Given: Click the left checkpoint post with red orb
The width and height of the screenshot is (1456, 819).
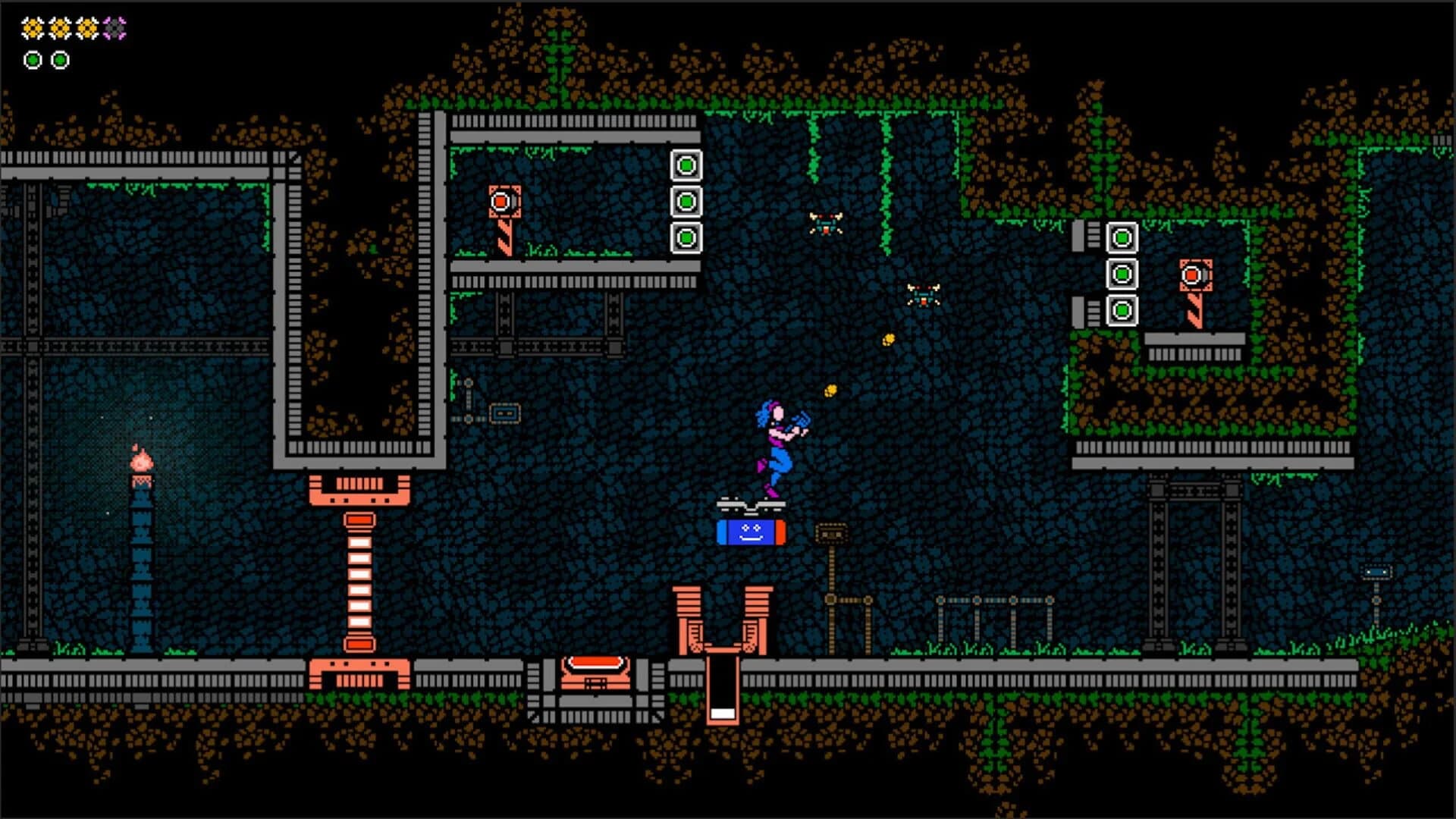Looking at the screenshot, I should pos(503,200).
